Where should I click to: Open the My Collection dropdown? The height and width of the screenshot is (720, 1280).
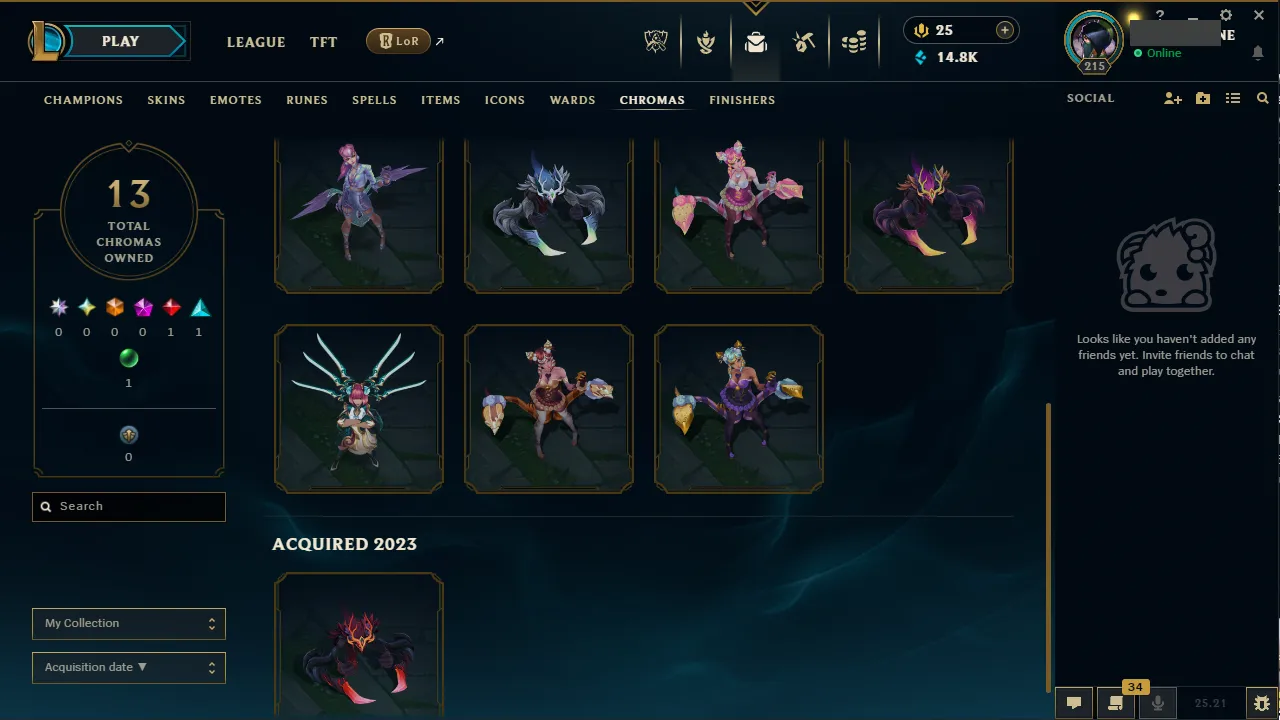click(x=128, y=623)
